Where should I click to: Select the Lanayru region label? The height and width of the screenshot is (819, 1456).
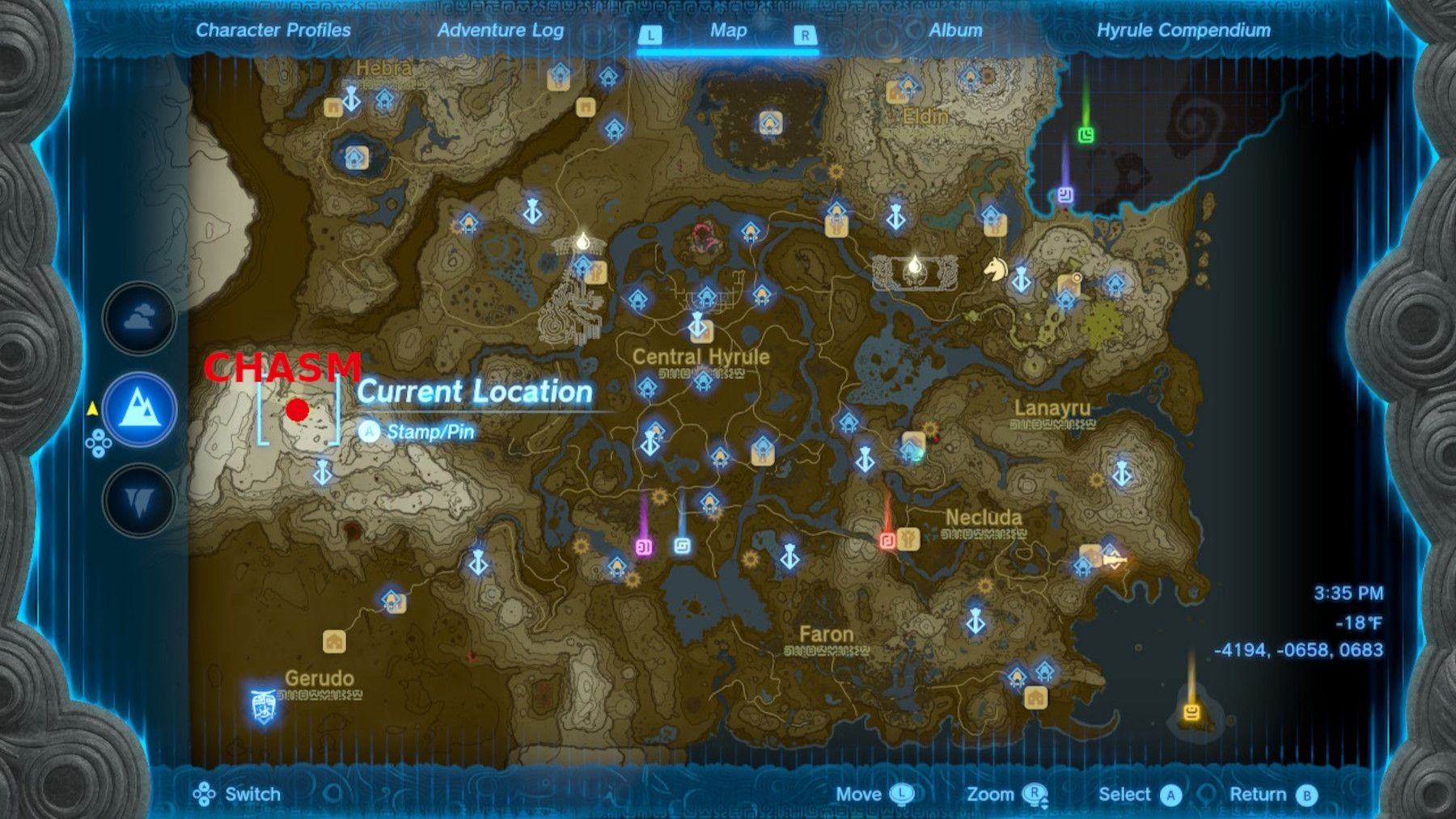(1052, 408)
